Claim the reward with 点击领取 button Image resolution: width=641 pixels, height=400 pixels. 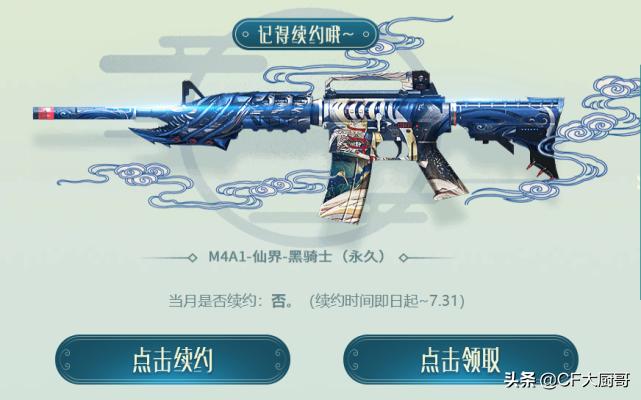(459, 359)
